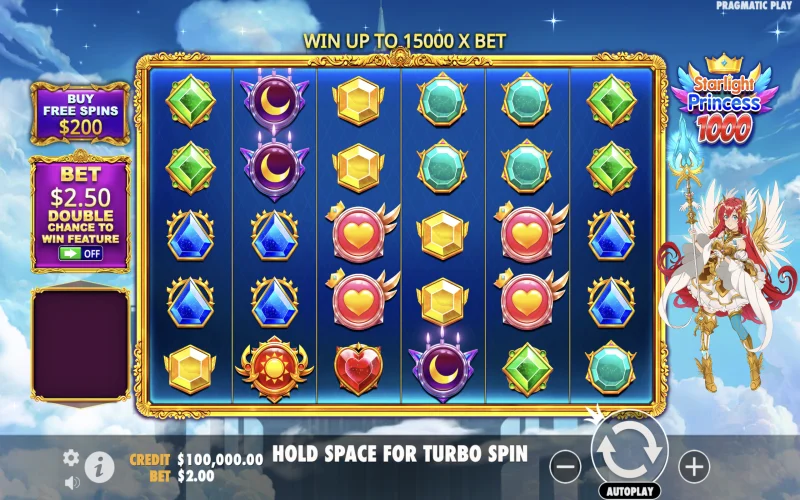Image resolution: width=800 pixels, height=500 pixels.
Task: Increase the bet with the plus button
Action: click(694, 465)
